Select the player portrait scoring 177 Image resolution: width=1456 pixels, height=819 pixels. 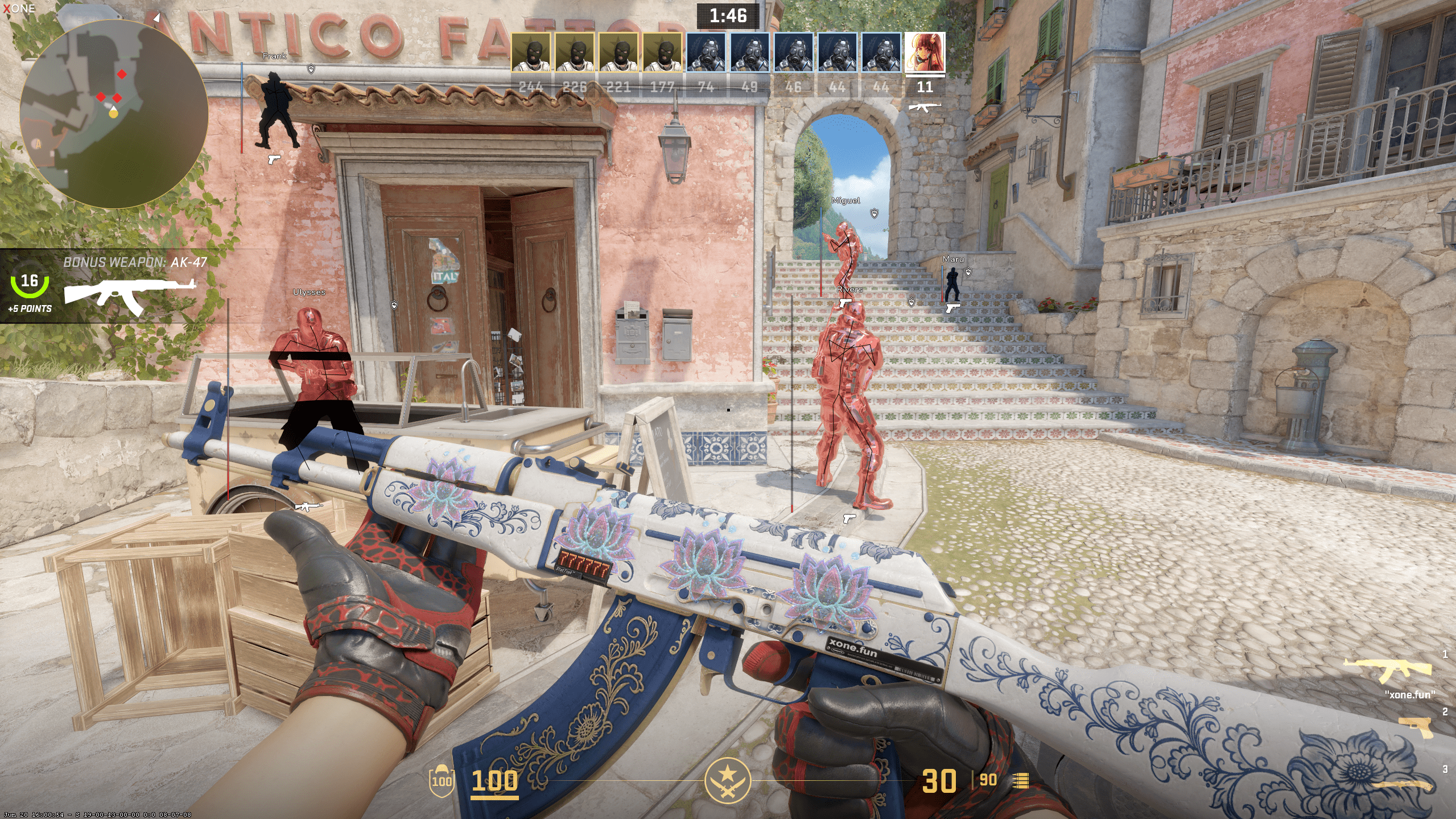662,52
